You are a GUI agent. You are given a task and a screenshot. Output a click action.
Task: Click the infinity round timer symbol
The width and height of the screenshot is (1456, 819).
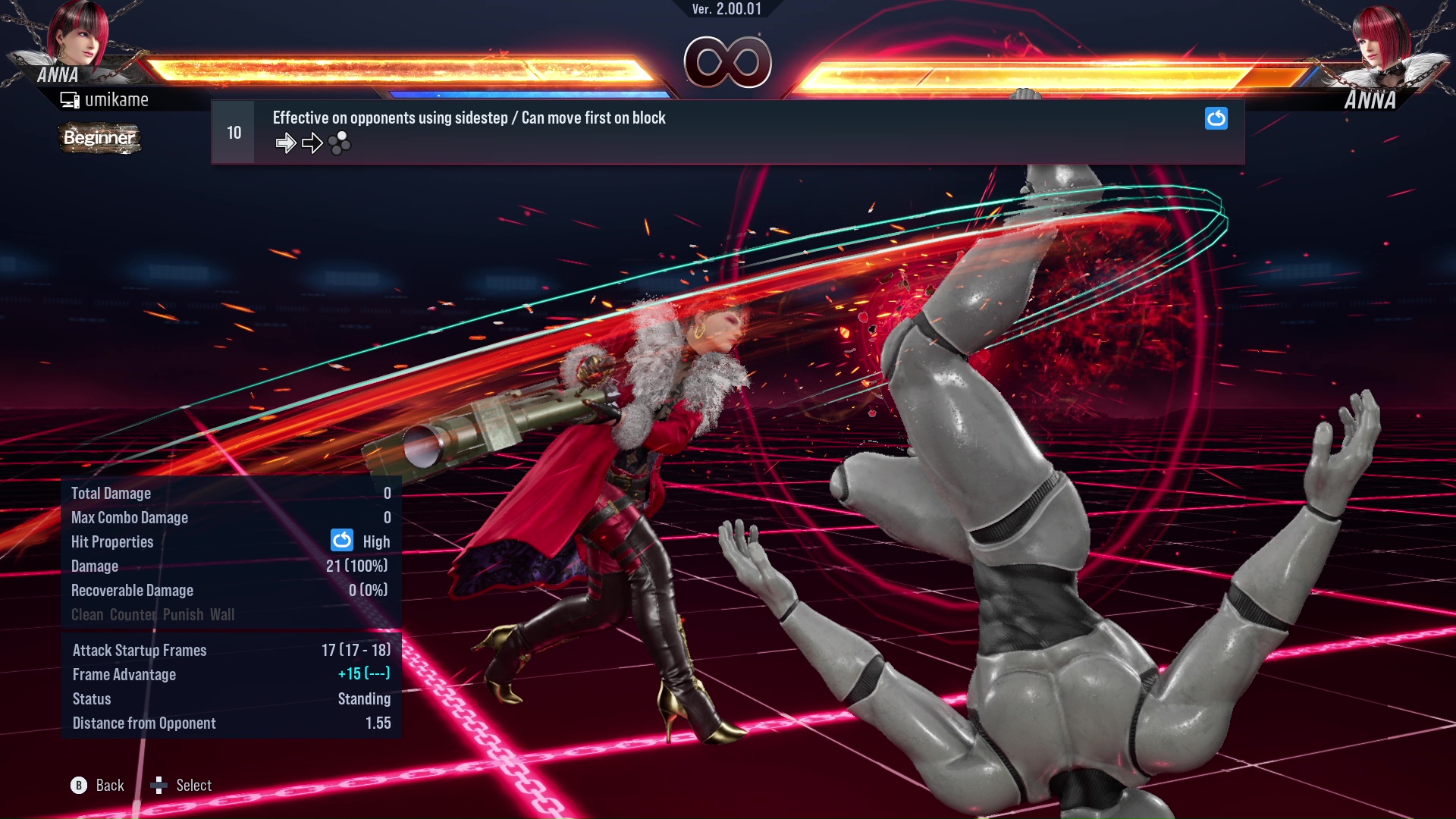tap(729, 62)
